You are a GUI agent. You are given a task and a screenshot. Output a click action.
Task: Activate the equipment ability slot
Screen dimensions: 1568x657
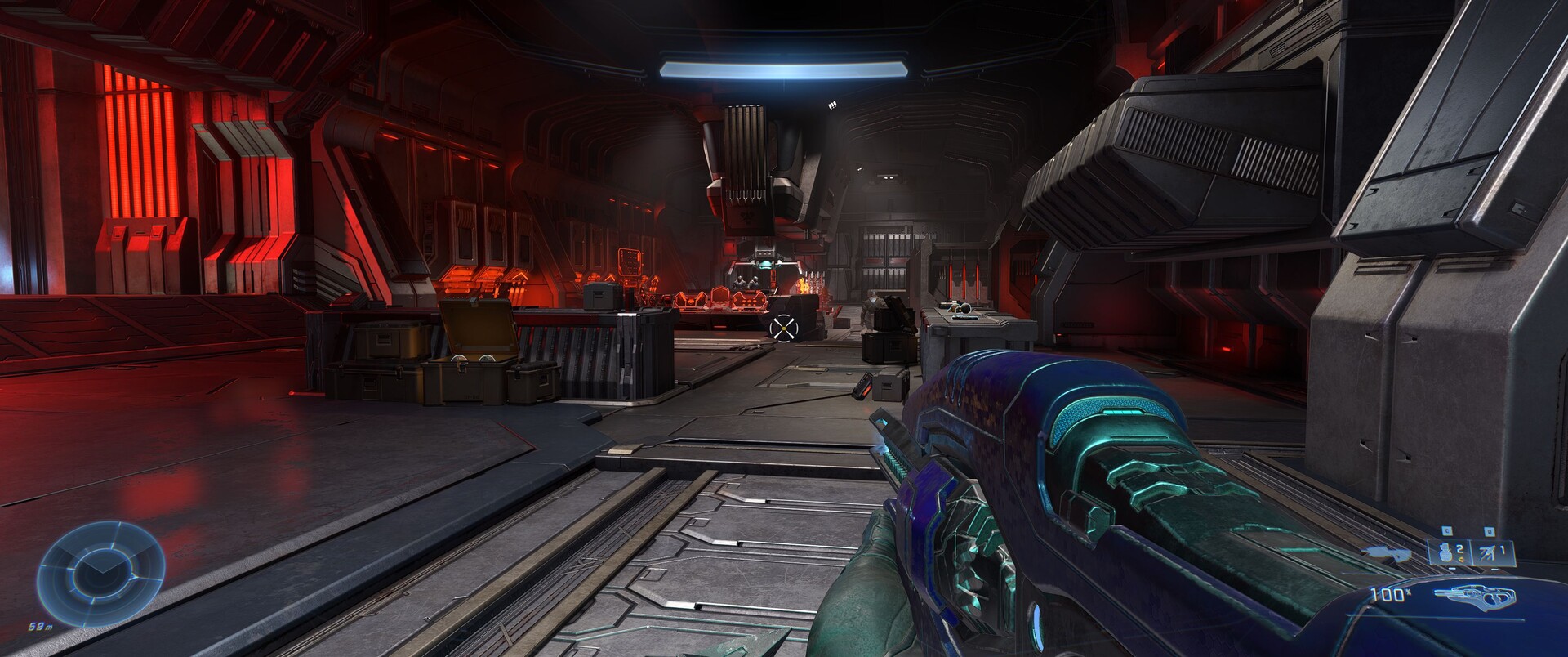(1490, 552)
